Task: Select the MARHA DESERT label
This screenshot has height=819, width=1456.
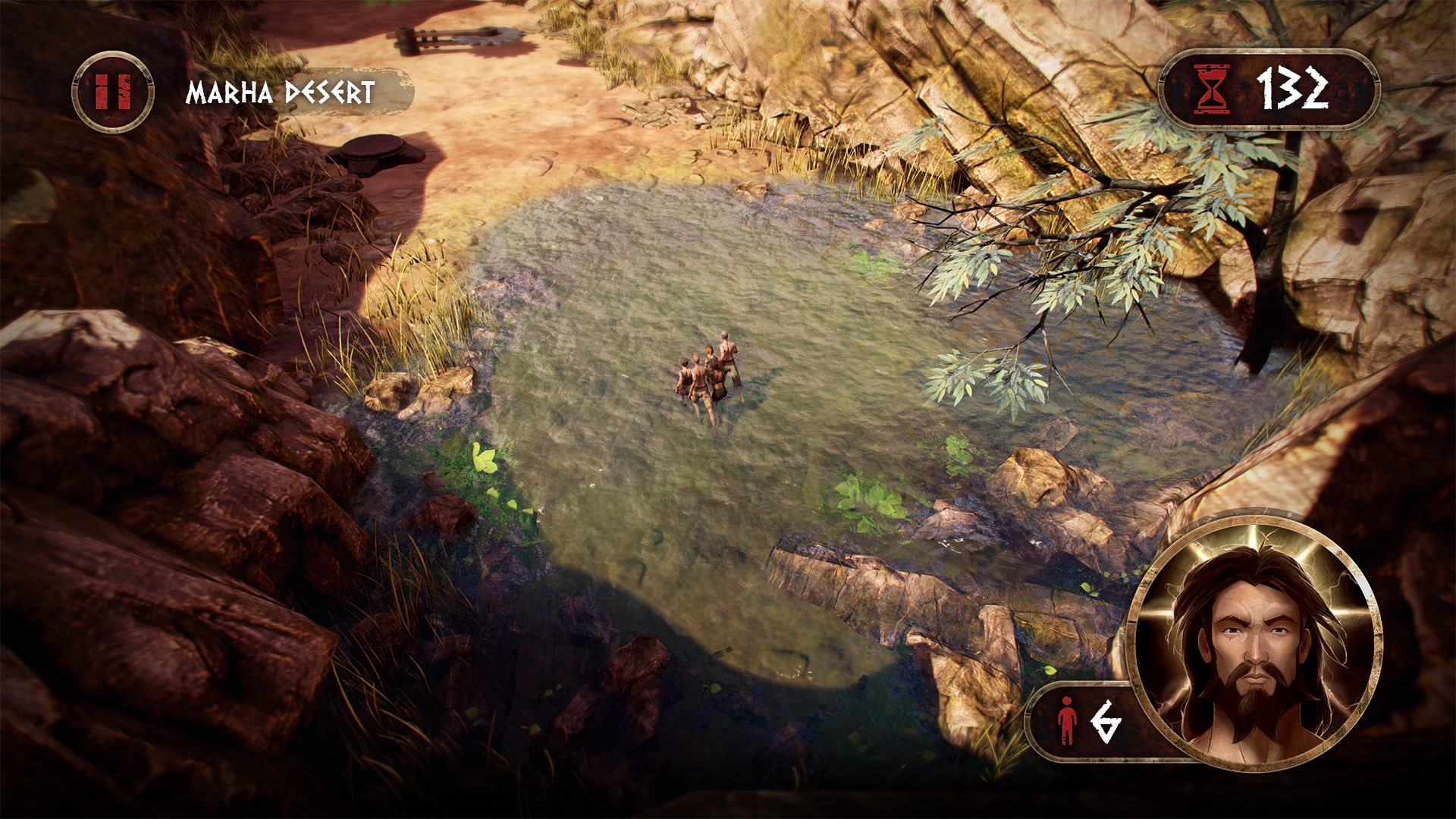Action: pyautogui.click(x=279, y=89)
